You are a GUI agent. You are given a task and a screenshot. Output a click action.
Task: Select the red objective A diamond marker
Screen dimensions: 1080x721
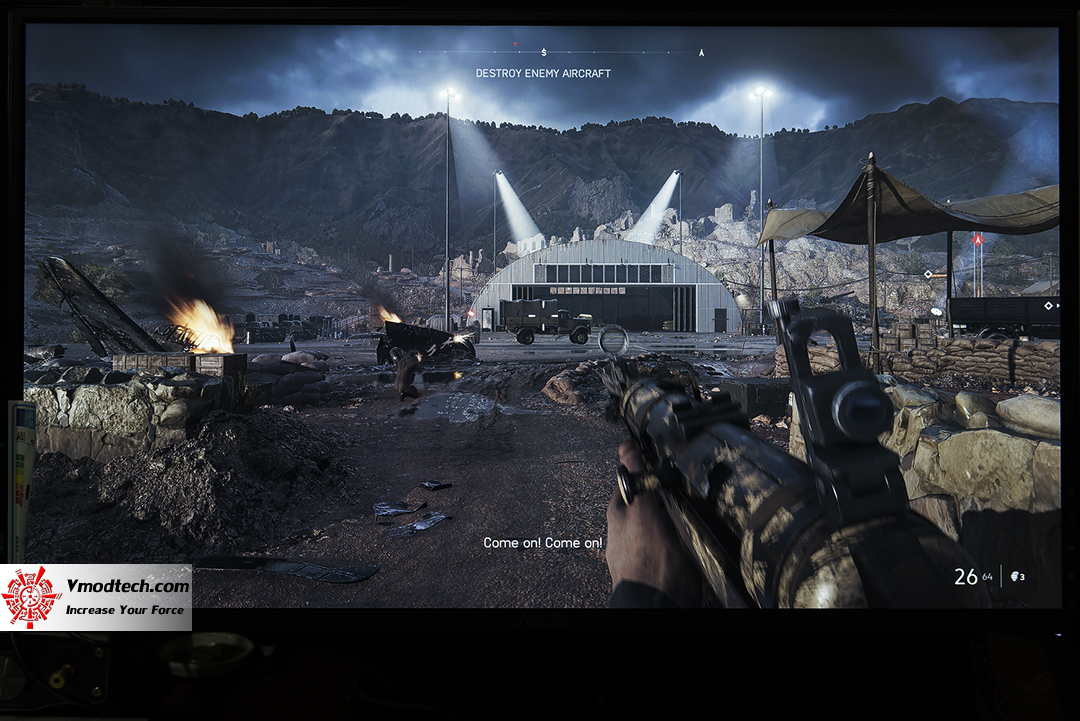[978, 240]
